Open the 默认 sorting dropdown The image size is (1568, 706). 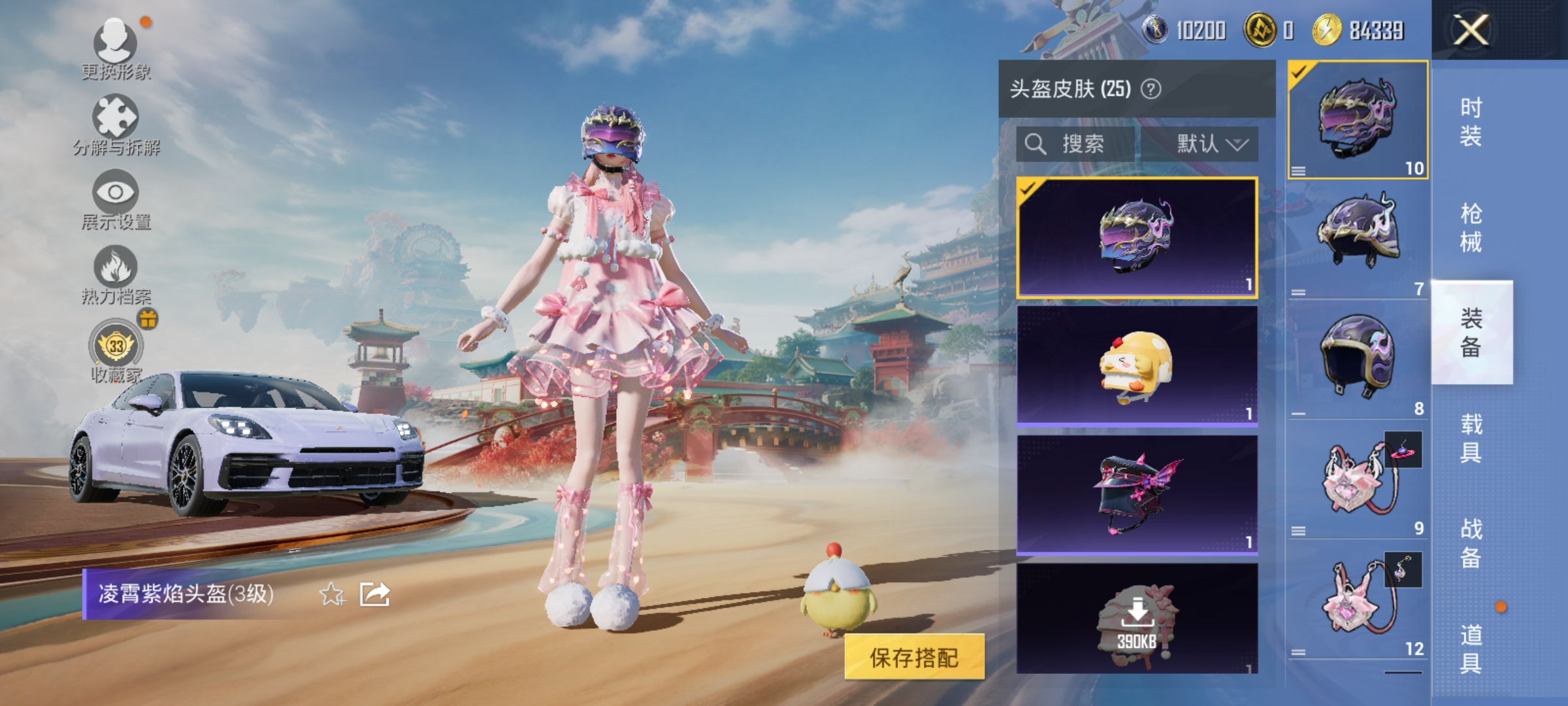tap(1212, 144)
